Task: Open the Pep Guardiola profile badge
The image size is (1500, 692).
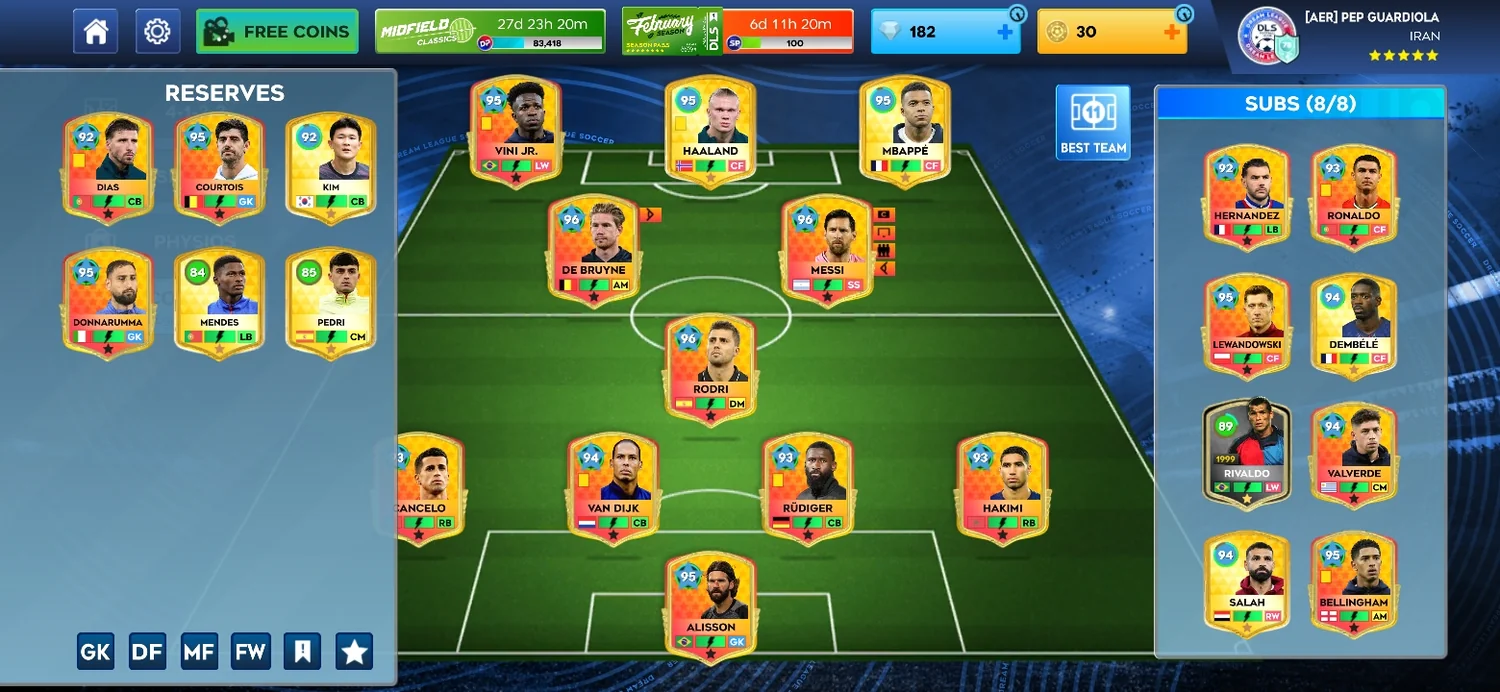Action: pos(1267,35)
